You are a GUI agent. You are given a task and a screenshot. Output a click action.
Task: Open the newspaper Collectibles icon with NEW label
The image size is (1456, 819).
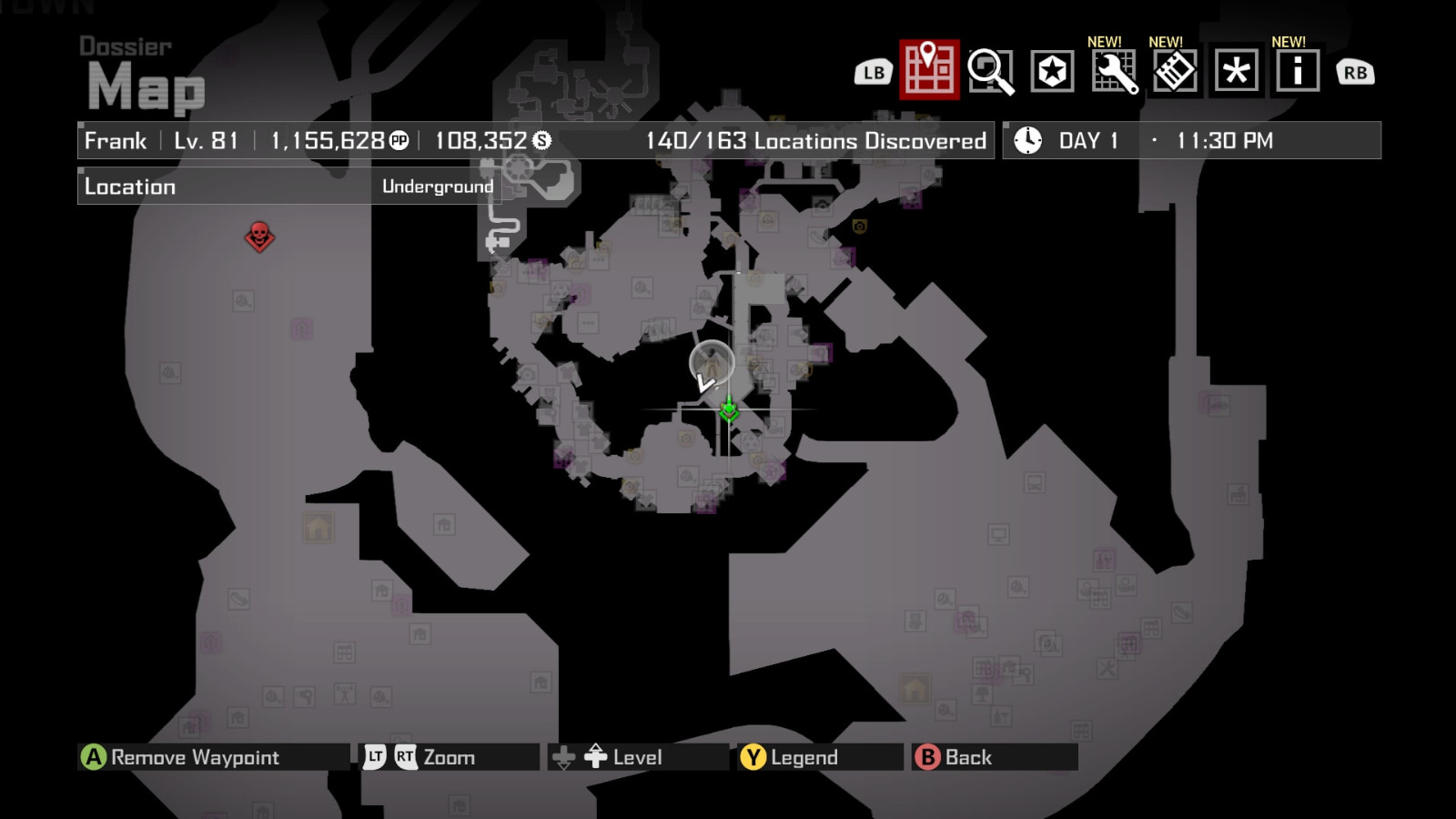1177,72
